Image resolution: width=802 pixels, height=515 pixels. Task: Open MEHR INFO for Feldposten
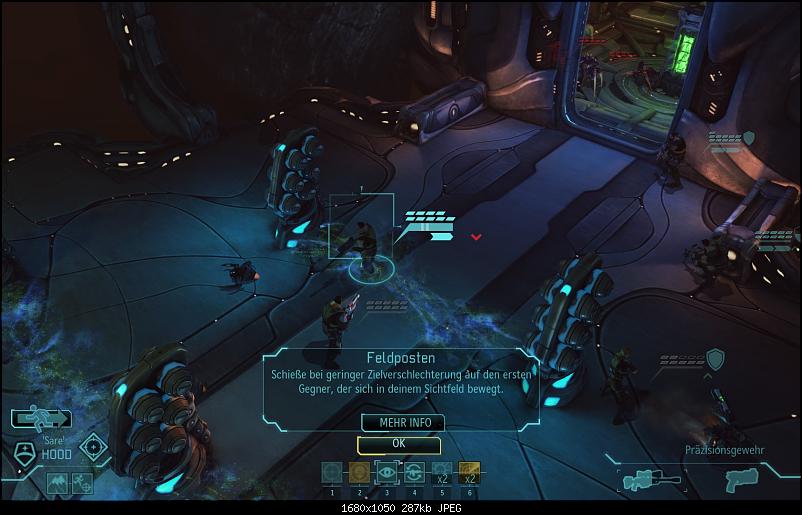(x=398, y=422)
